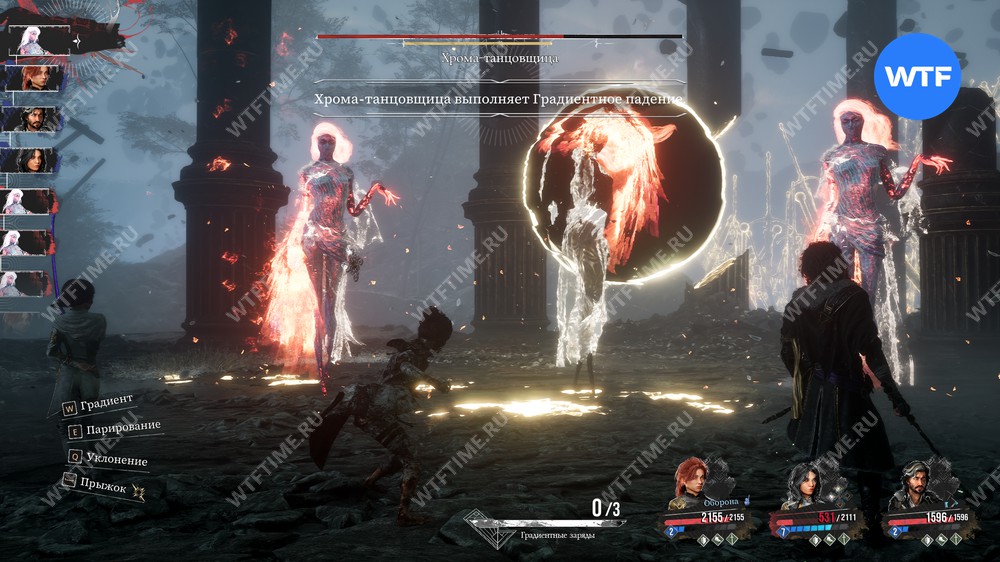Image resolution: width=1000 pixels, height=562 pixels.
Task: Select the bearded party member with 1596 HP
Action: [918, 484]
